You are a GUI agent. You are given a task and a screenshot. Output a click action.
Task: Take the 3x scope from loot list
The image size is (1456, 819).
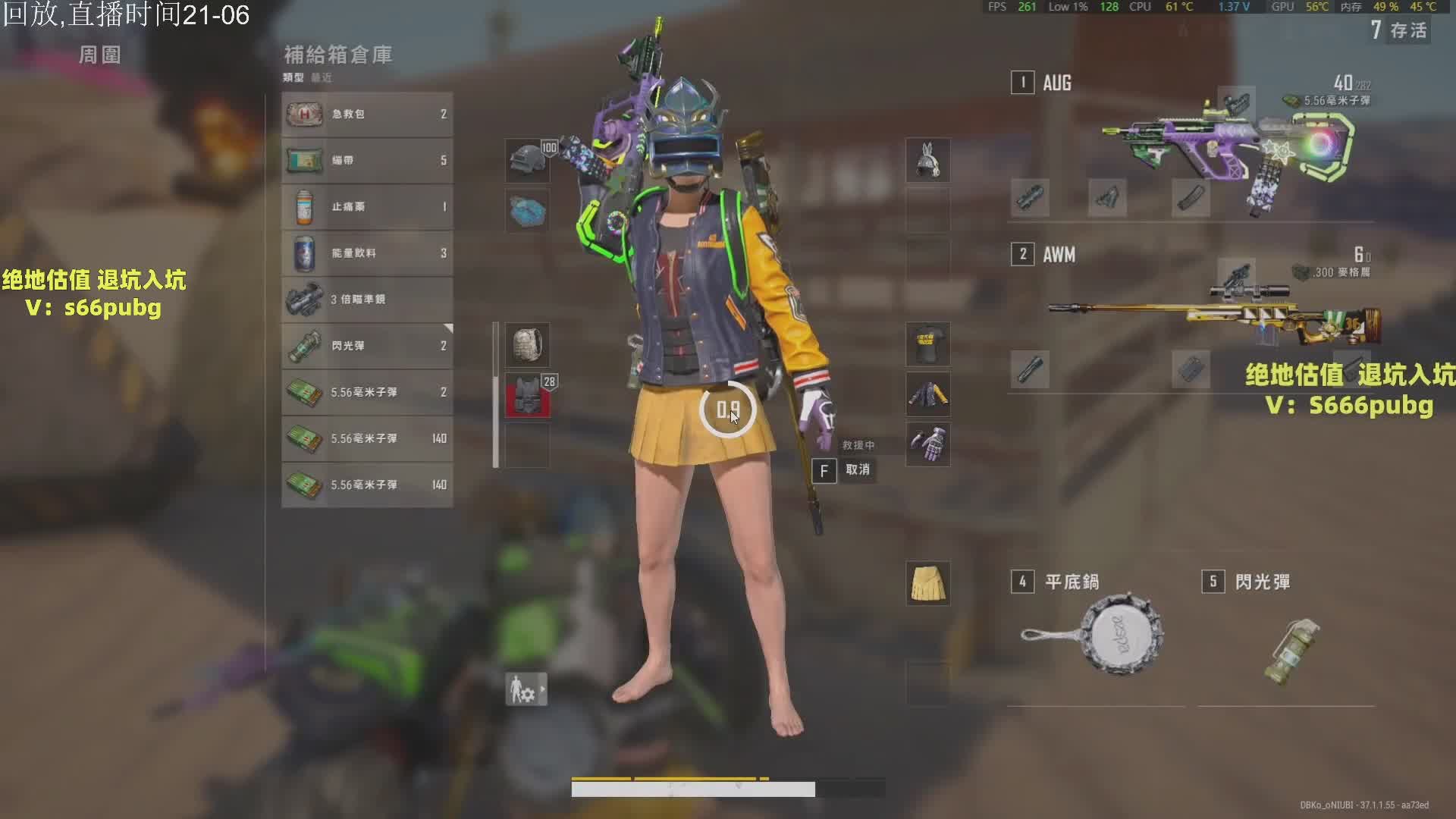click(x=367, y=300)
